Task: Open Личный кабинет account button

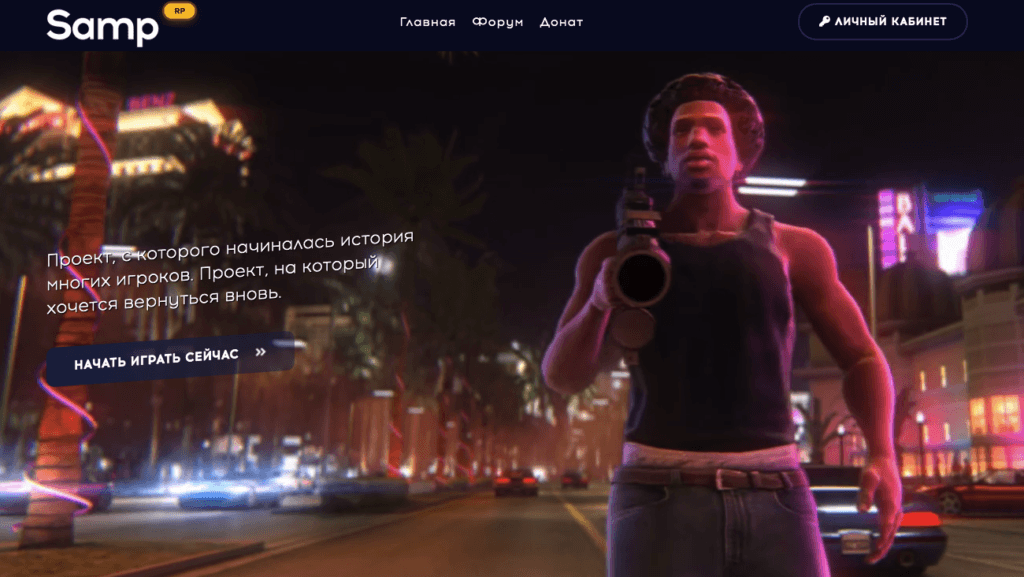Action: [x=882, y=21]
